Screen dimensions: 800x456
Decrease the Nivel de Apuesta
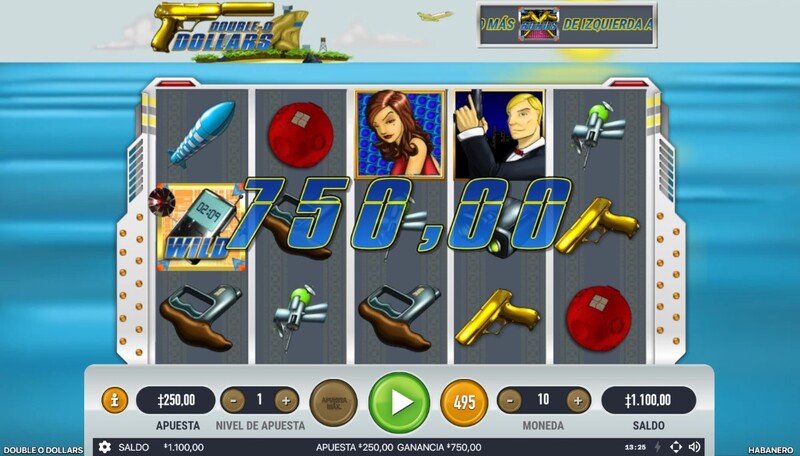232,400
